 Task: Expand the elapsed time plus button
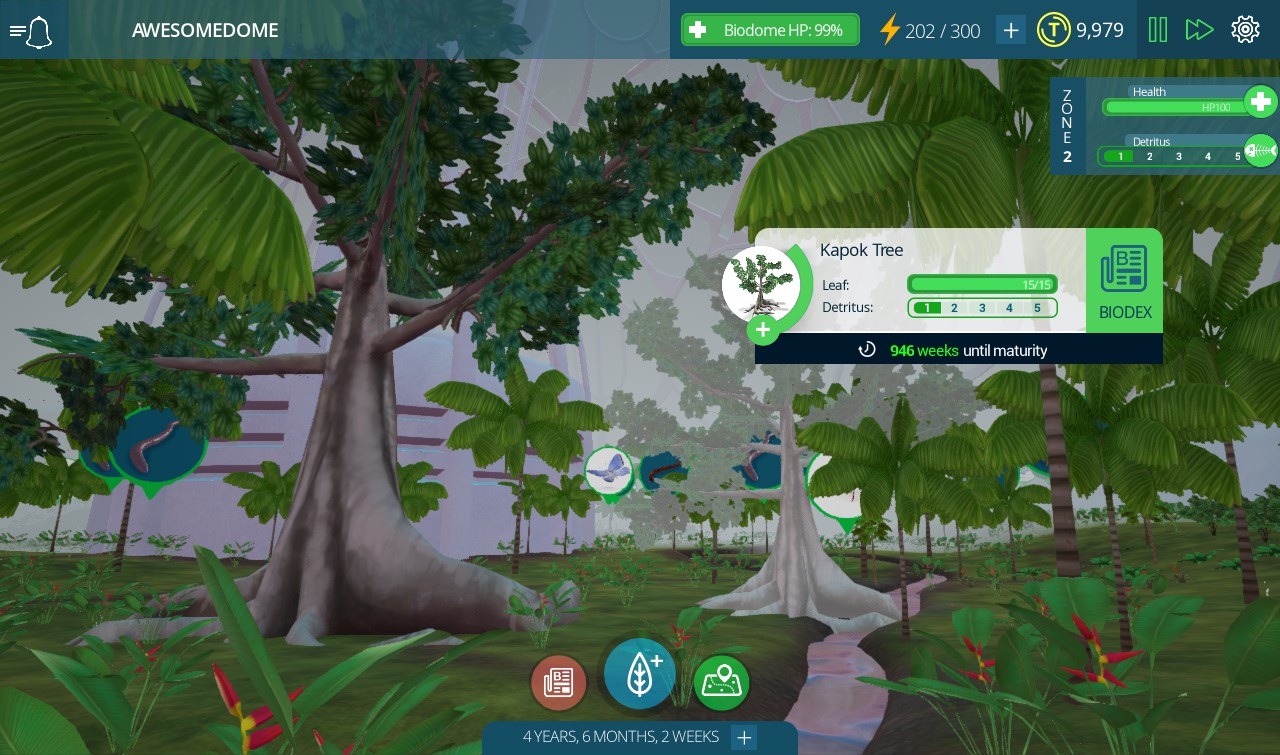(744, 738)
